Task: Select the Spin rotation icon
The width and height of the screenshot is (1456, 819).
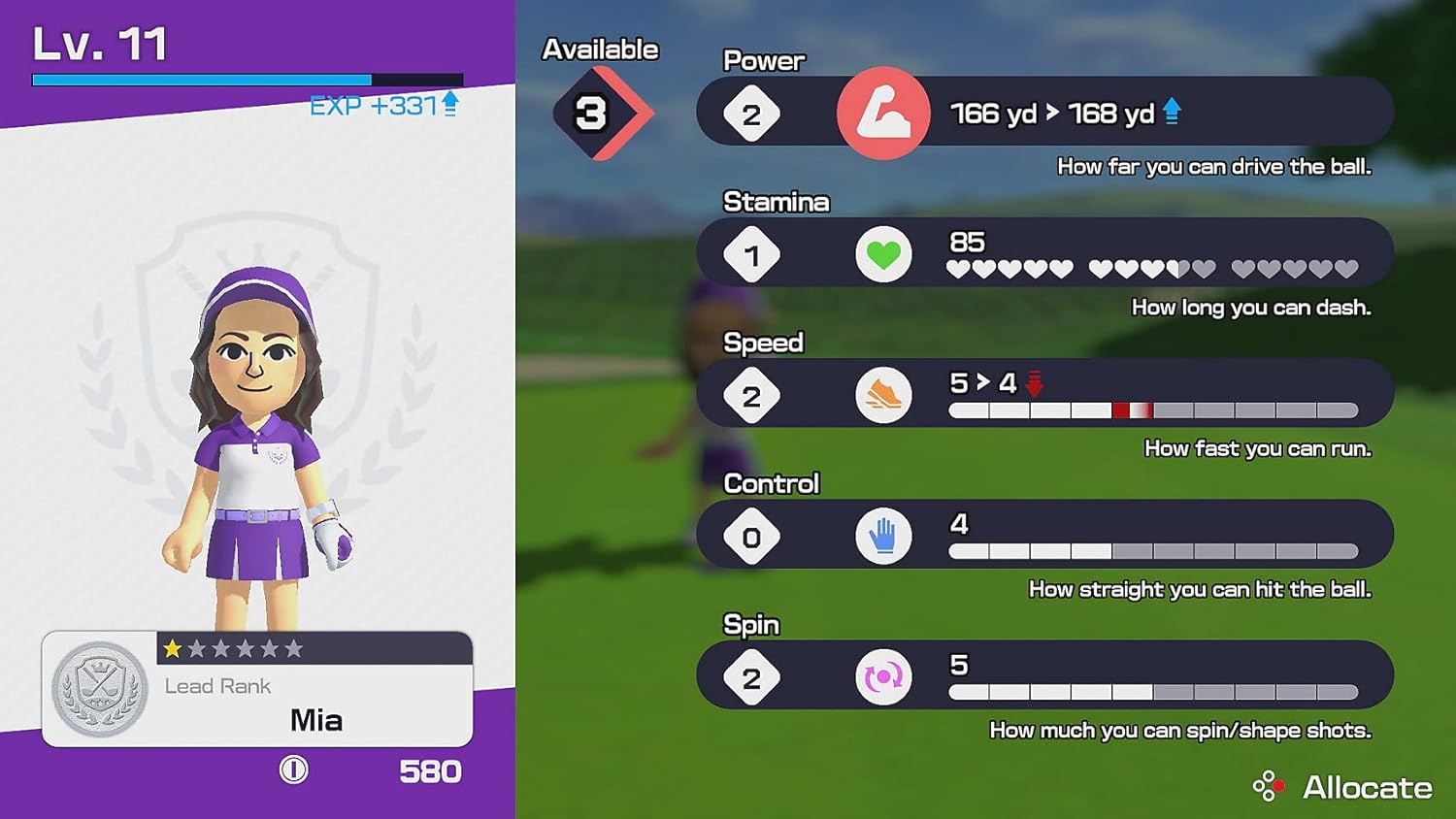Action: [882, 675]
